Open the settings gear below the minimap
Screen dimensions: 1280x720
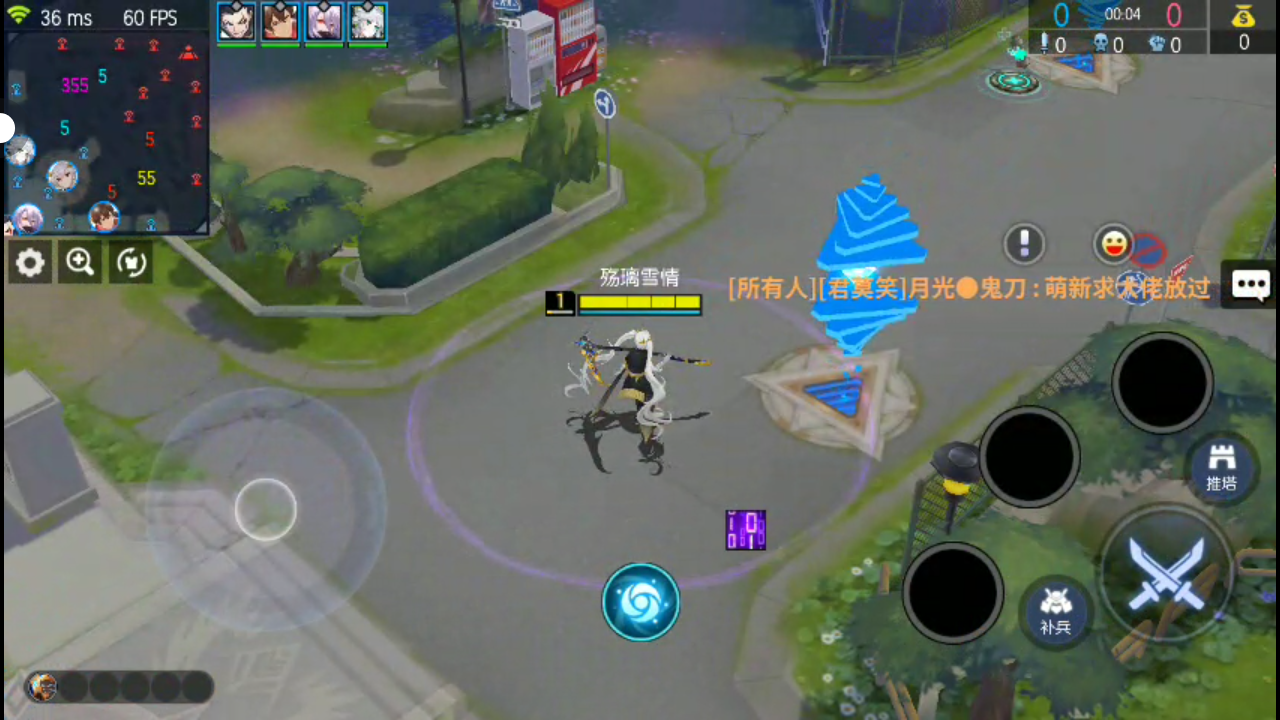coord(30,262)
